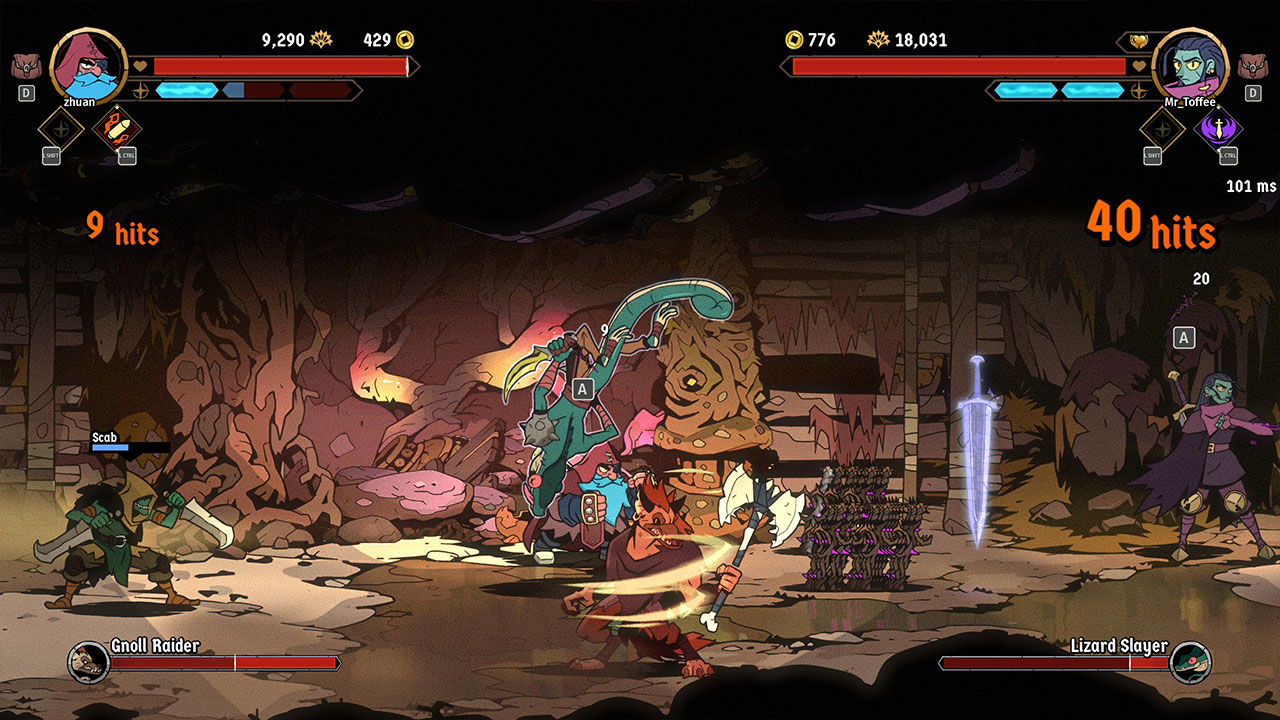Select Mr_Toffee's character portrait
Viewport: 1280px width, 720px height.
(x=1190, y=64)
